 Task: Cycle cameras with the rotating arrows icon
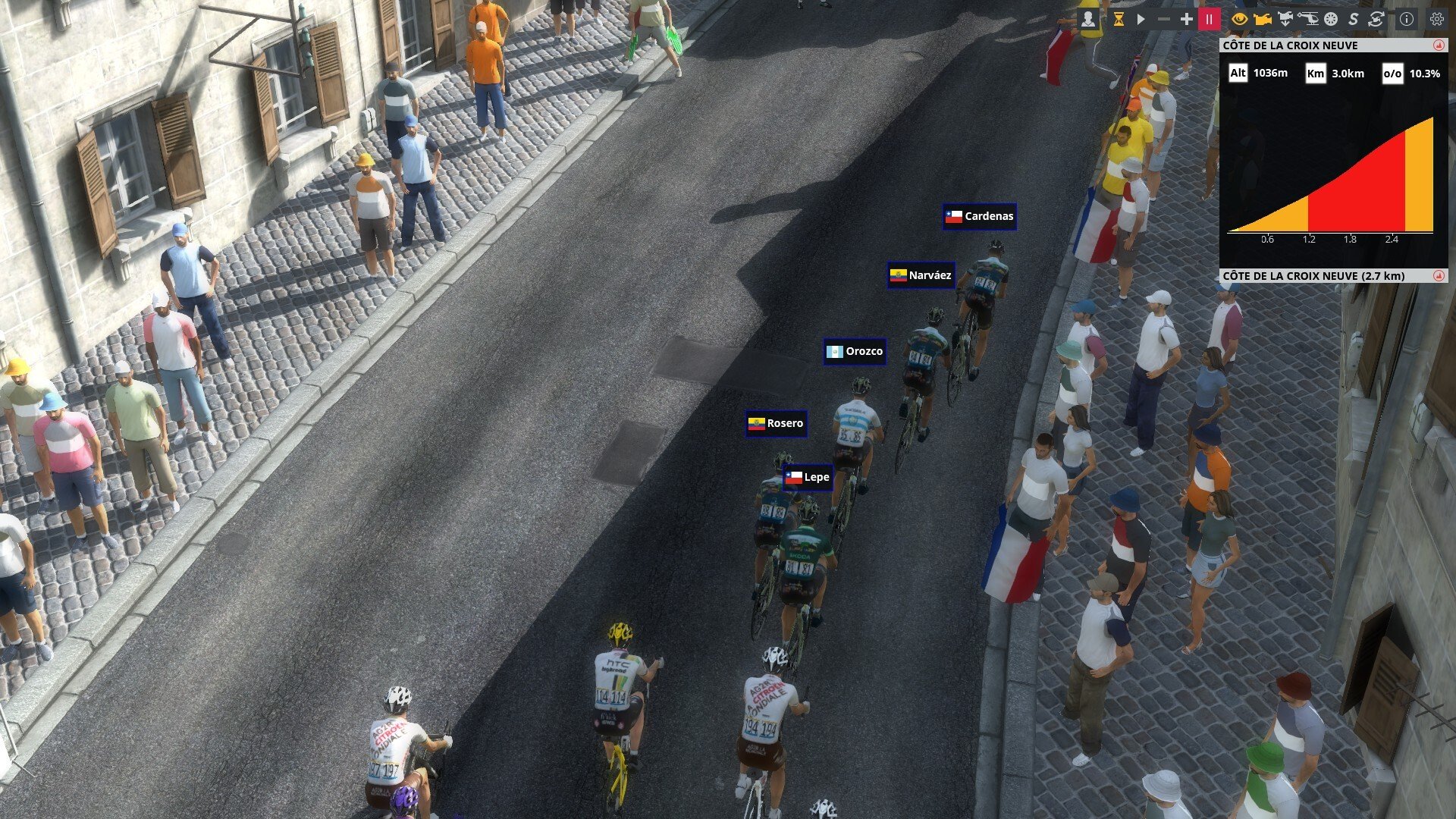click(x=1376, y=20)
